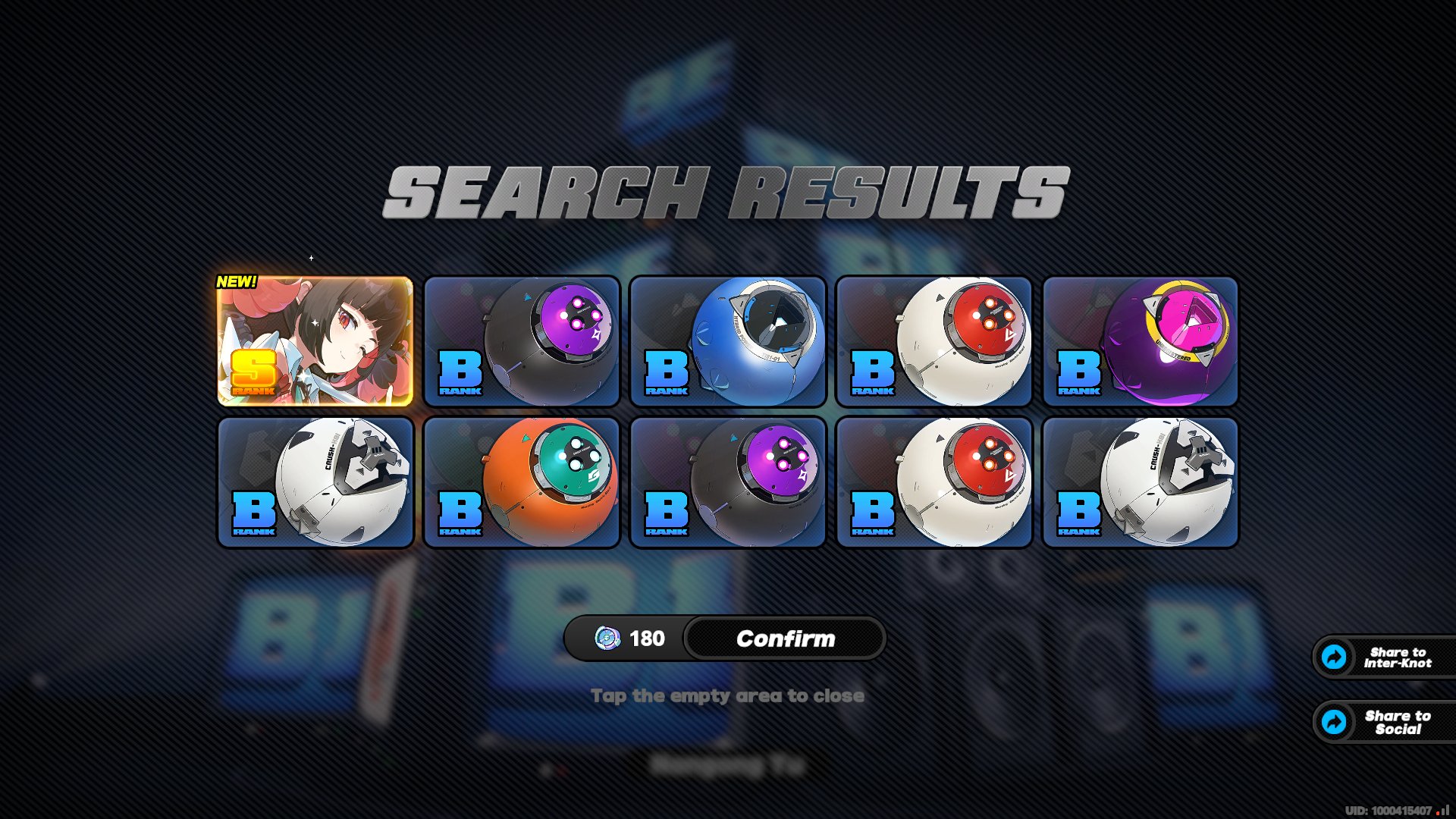Select the new S-Rank character card

click(315, 341)
